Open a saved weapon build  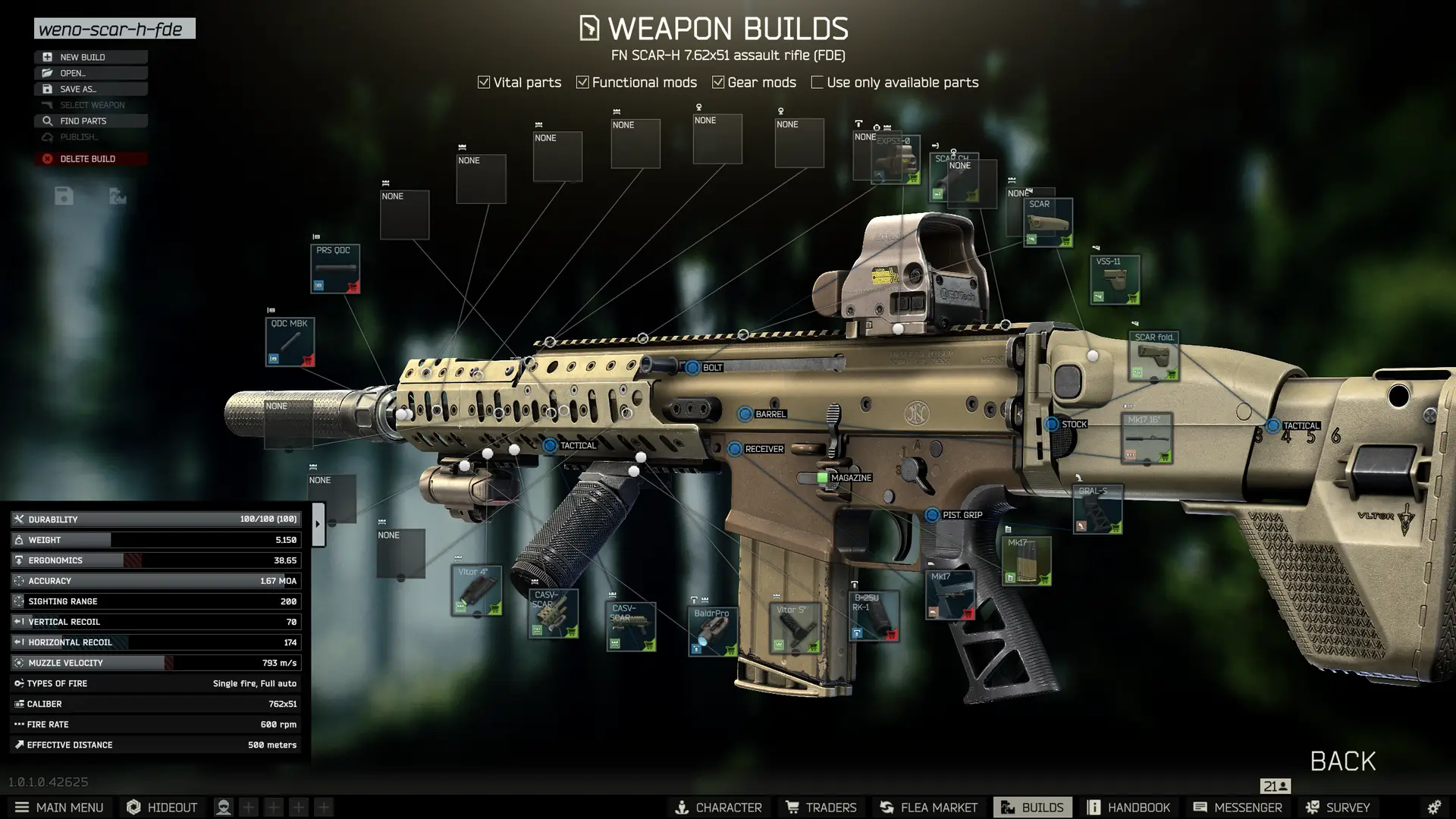[x=90, y=73]
